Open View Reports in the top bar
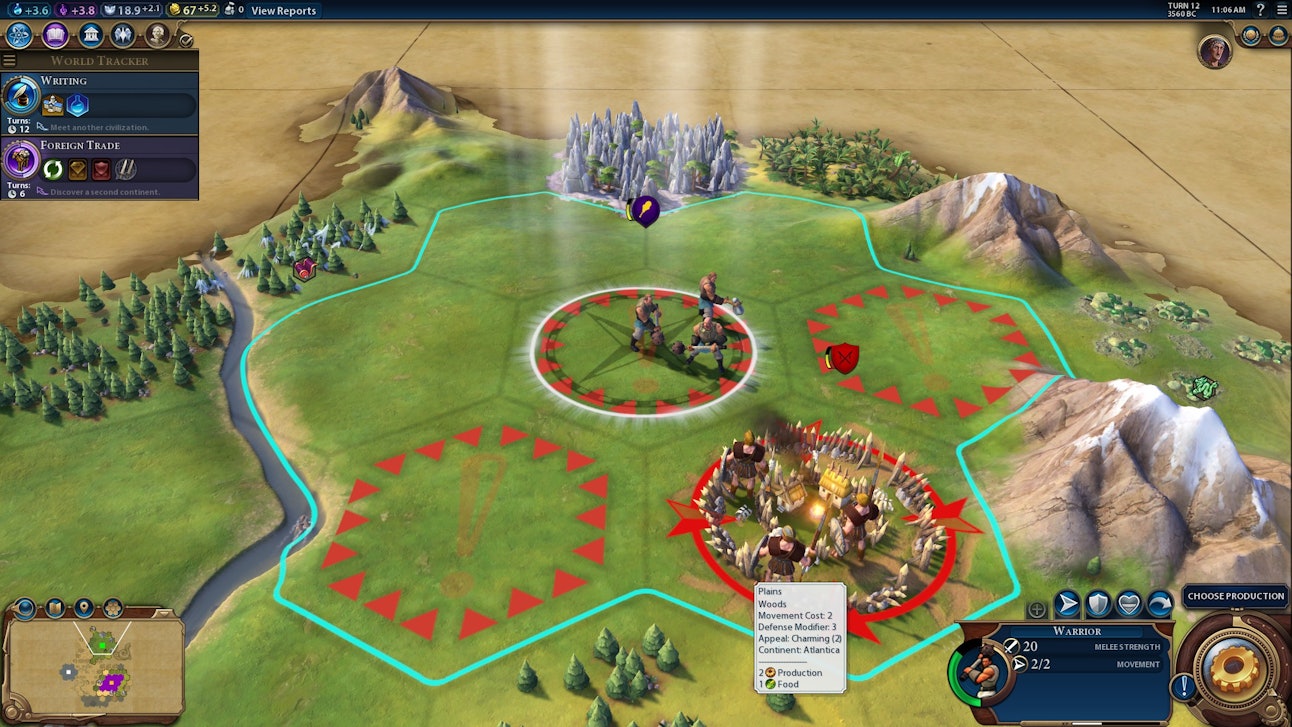 tap(283, 11)
